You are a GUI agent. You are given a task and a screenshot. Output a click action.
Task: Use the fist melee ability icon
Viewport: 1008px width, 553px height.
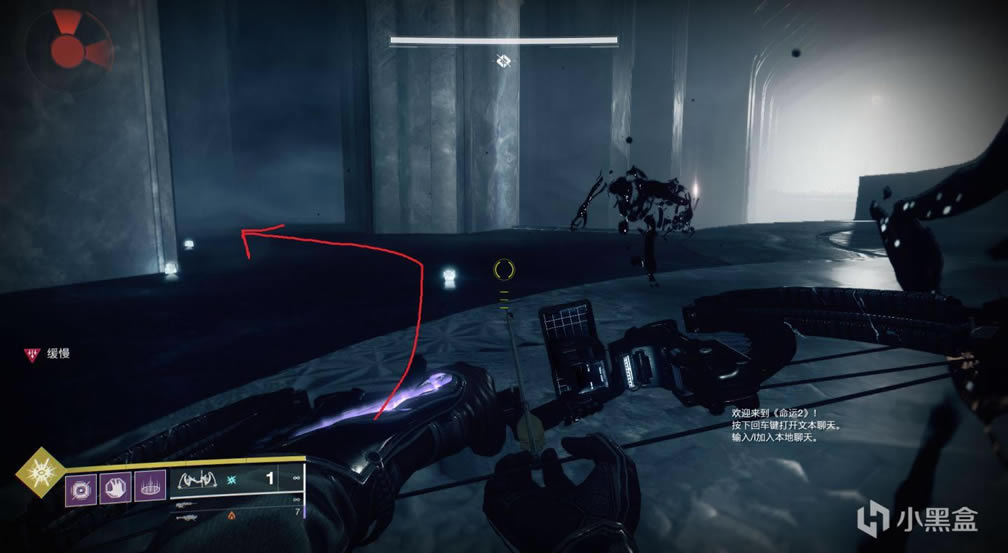pyautogui.click(x=116, y=490)
